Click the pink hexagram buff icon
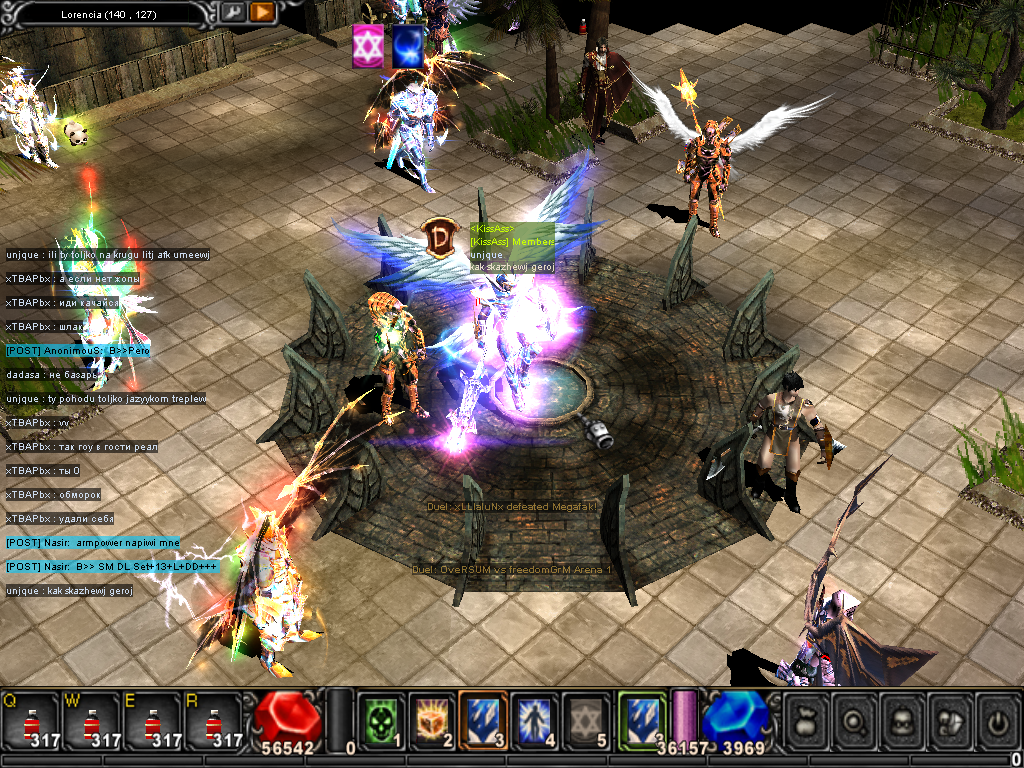 point(368,47)
